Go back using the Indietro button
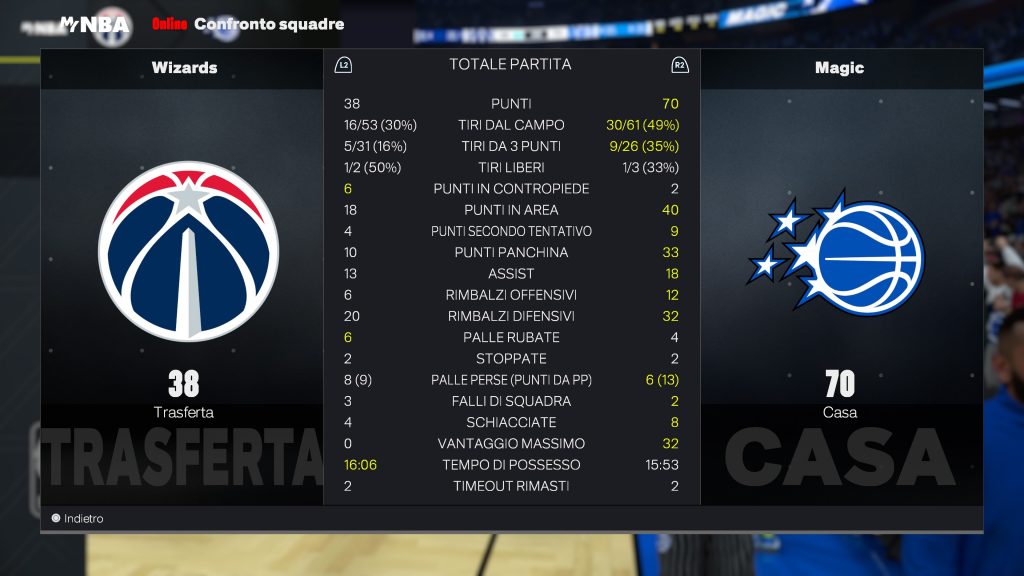The image size is (1024, 576). [x=78, y=519]
